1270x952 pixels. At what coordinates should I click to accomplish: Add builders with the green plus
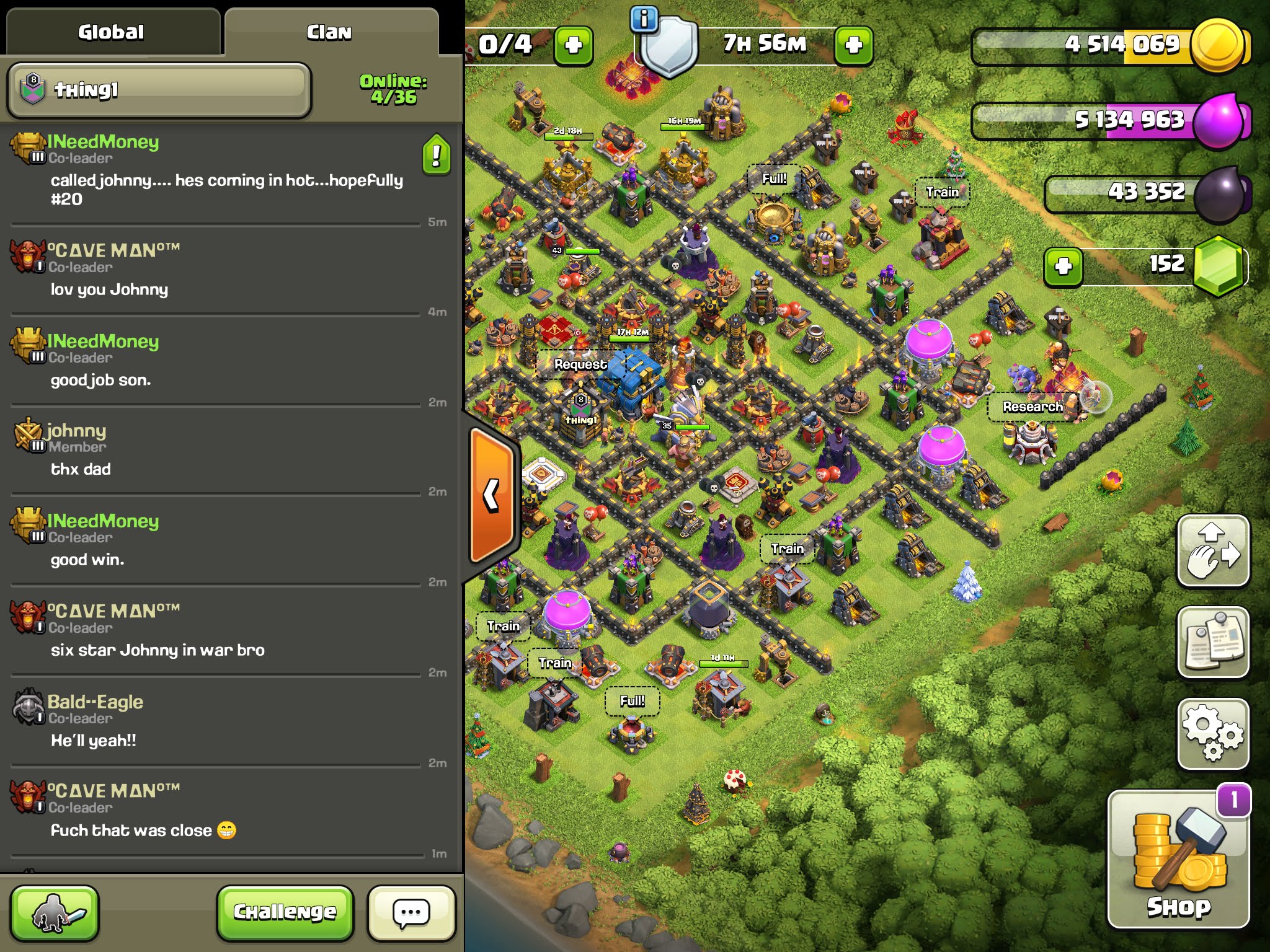pos(573,45)
